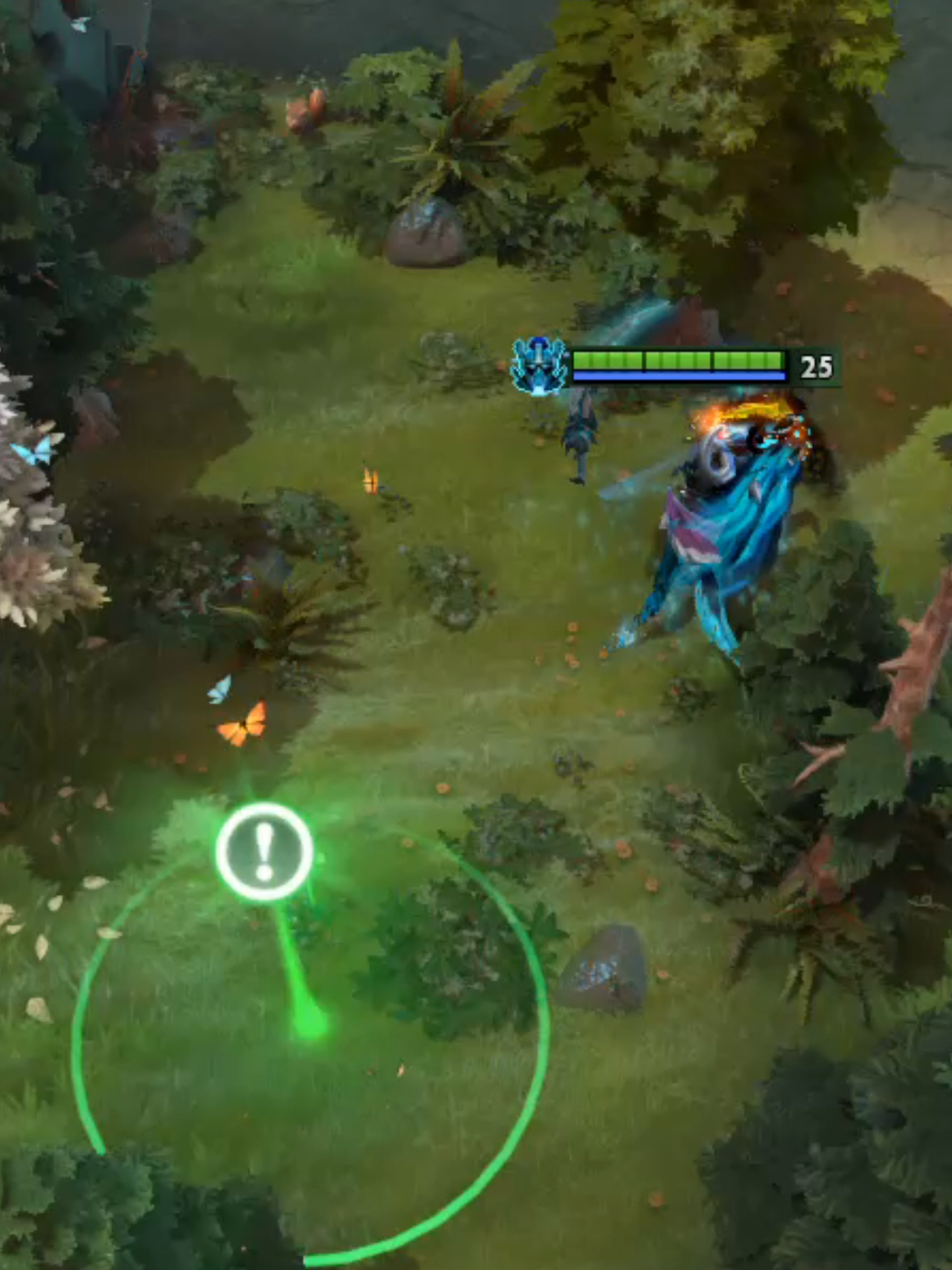952x1270 pixels.
Task: Click the fallen log on the right edge
Action: pos(912,695)
